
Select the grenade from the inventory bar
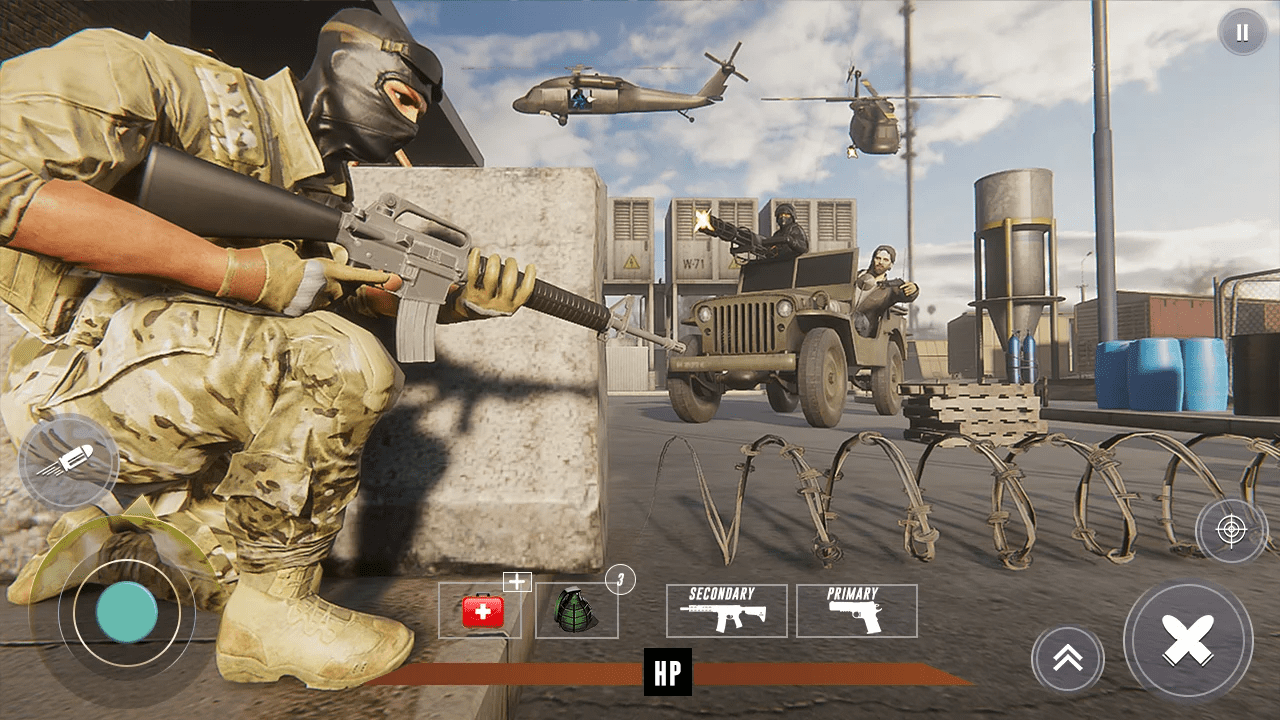578,612
